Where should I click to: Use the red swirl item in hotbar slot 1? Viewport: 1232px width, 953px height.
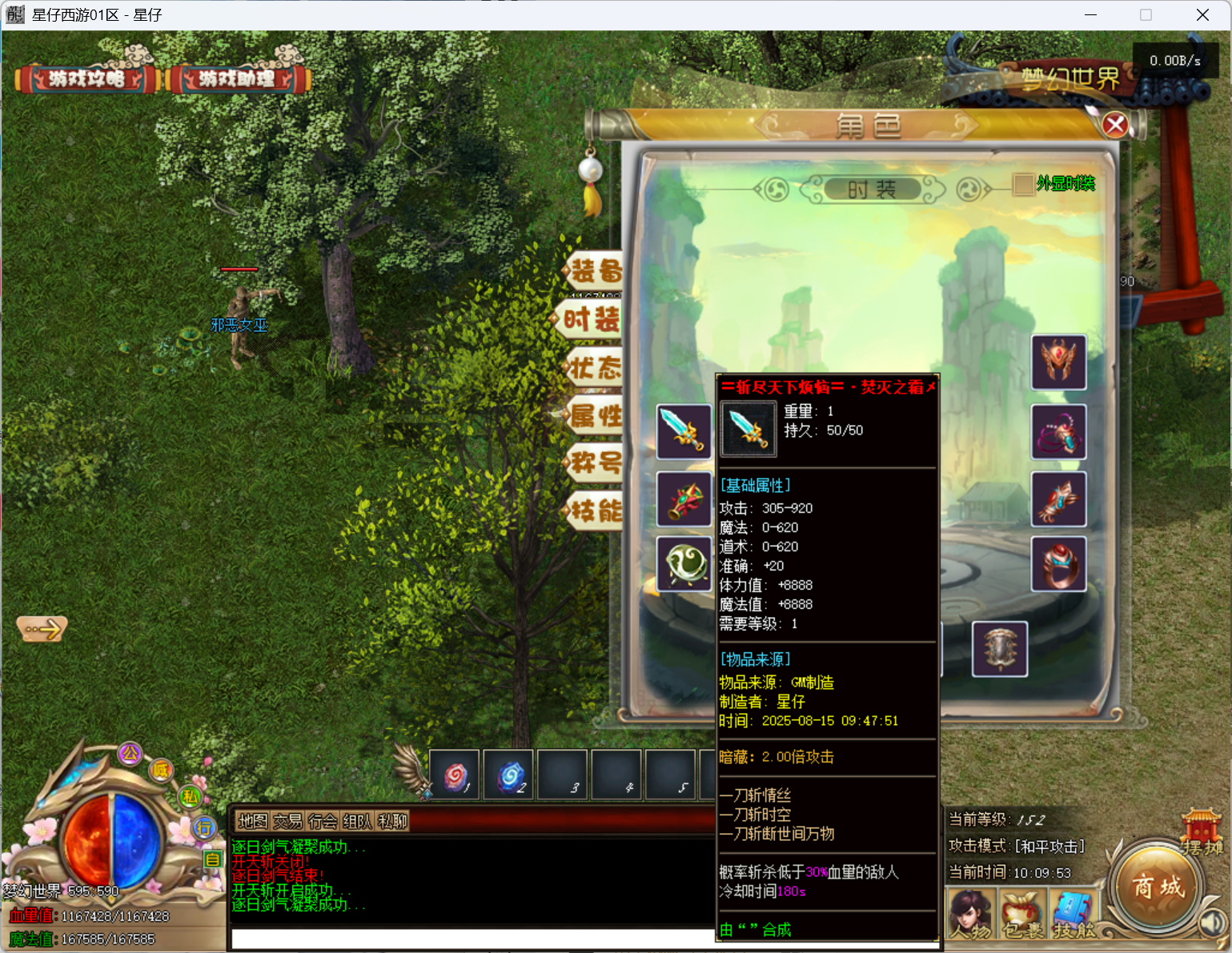(x=455, y=775)
